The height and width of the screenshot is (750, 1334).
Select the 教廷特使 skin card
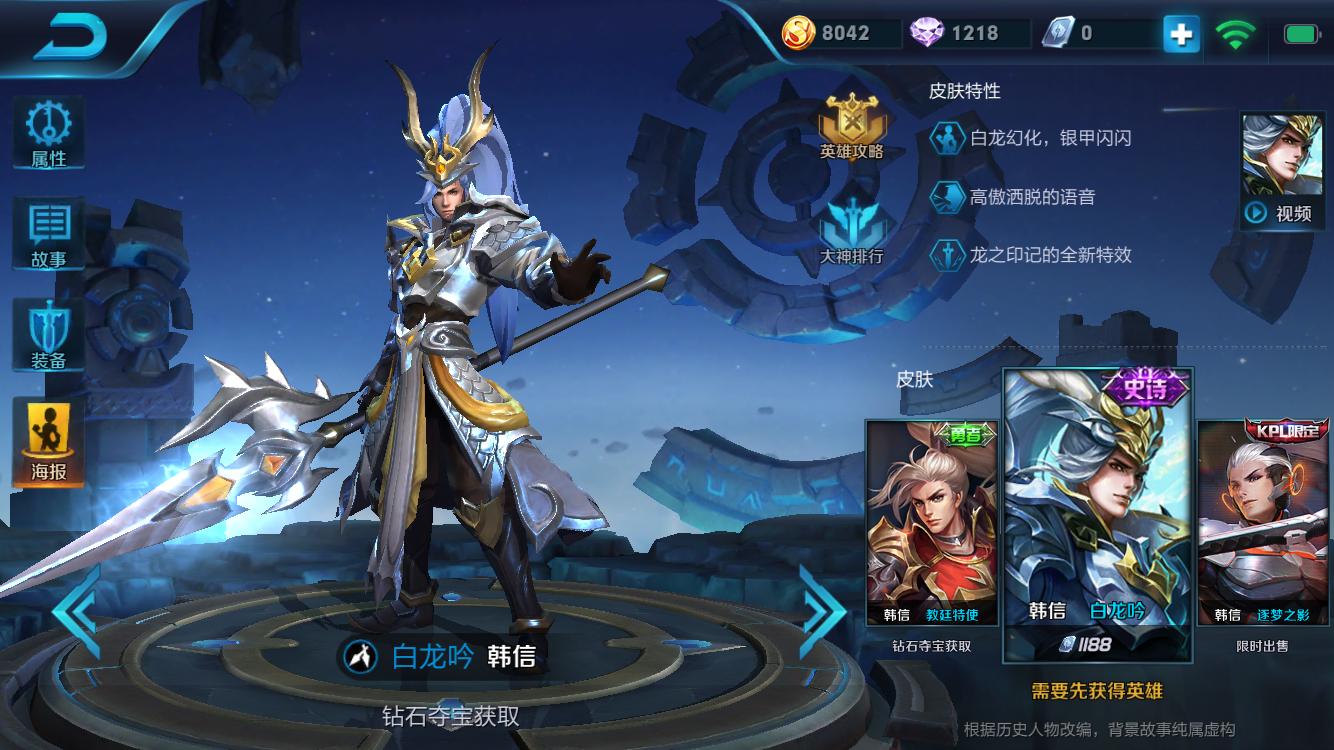pyautogui.click(x=932, y=523)
